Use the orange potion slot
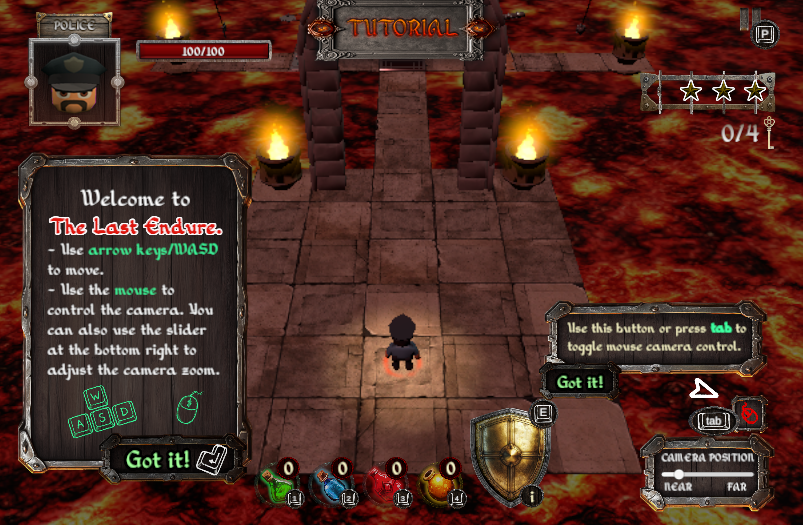 point(440,485)
